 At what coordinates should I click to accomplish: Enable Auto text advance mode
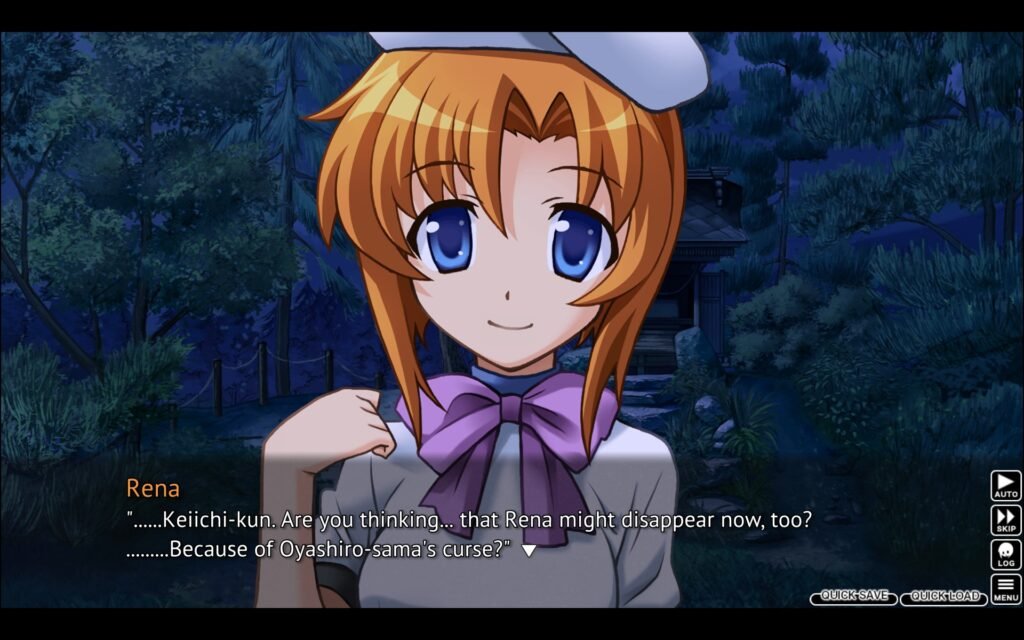(x=1006, y=486)
